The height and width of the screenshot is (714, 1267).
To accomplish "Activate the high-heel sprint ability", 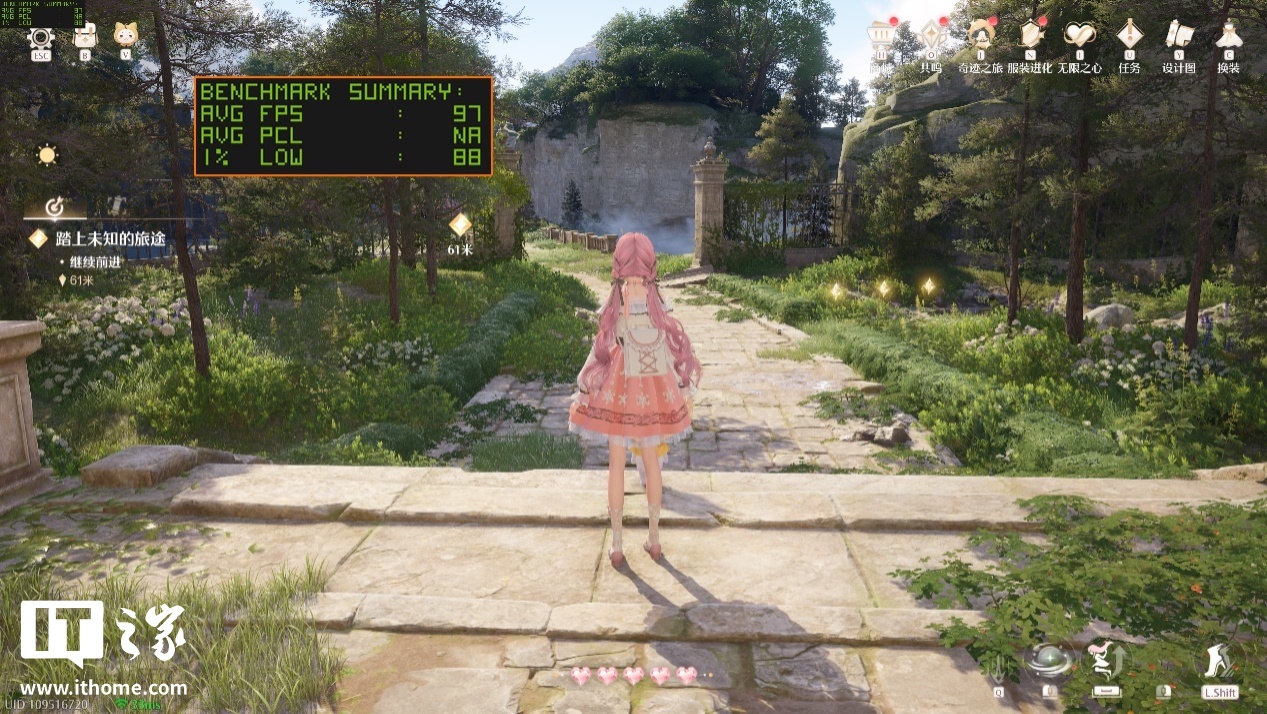I will point(1219,661).
